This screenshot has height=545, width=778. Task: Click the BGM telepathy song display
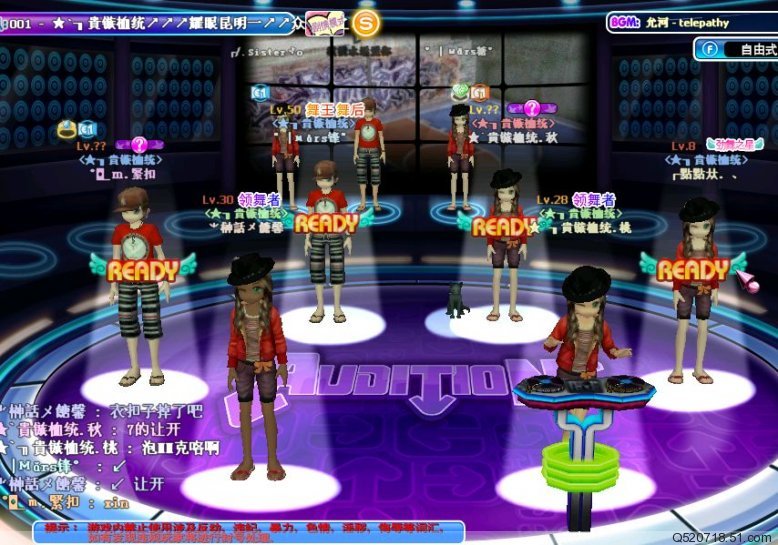(690, 21)
